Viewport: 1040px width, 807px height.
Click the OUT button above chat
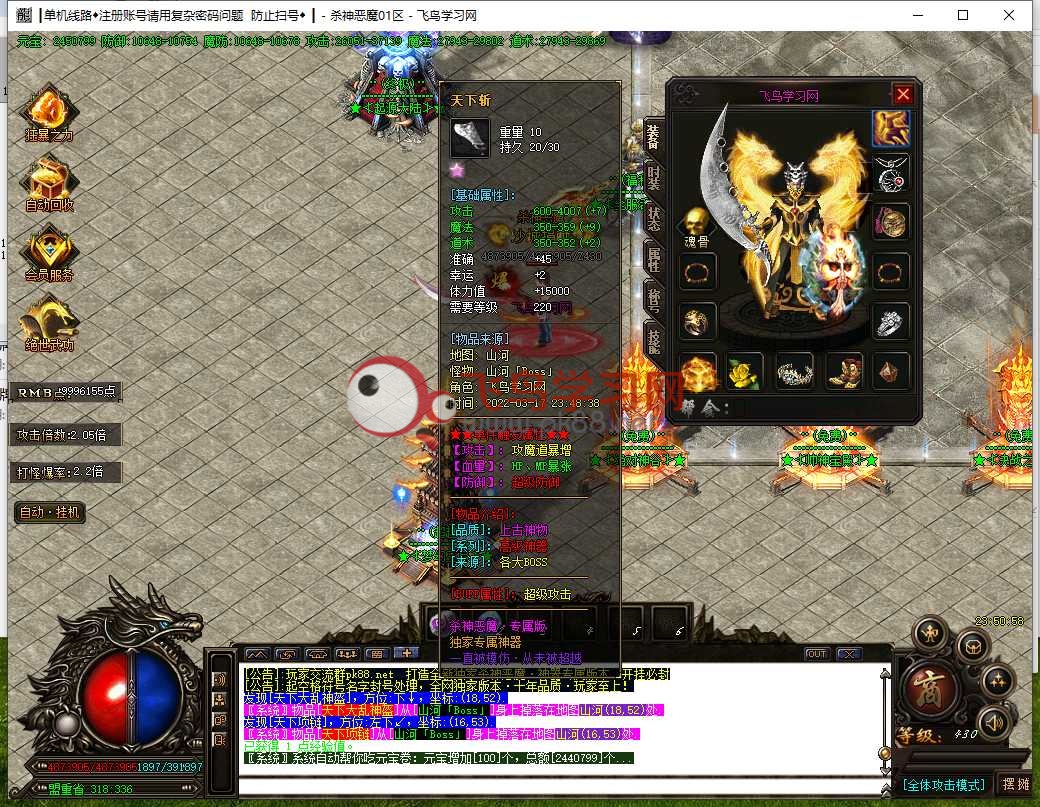(x=817, y=654)
